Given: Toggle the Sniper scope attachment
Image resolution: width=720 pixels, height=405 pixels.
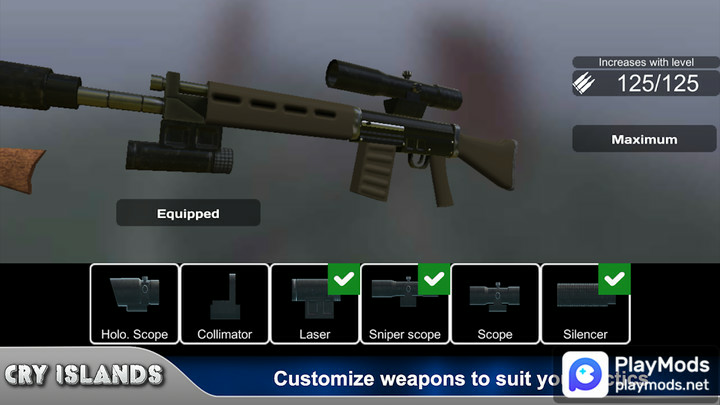Looking at the screenshot, I should click(x=404, y=303).
